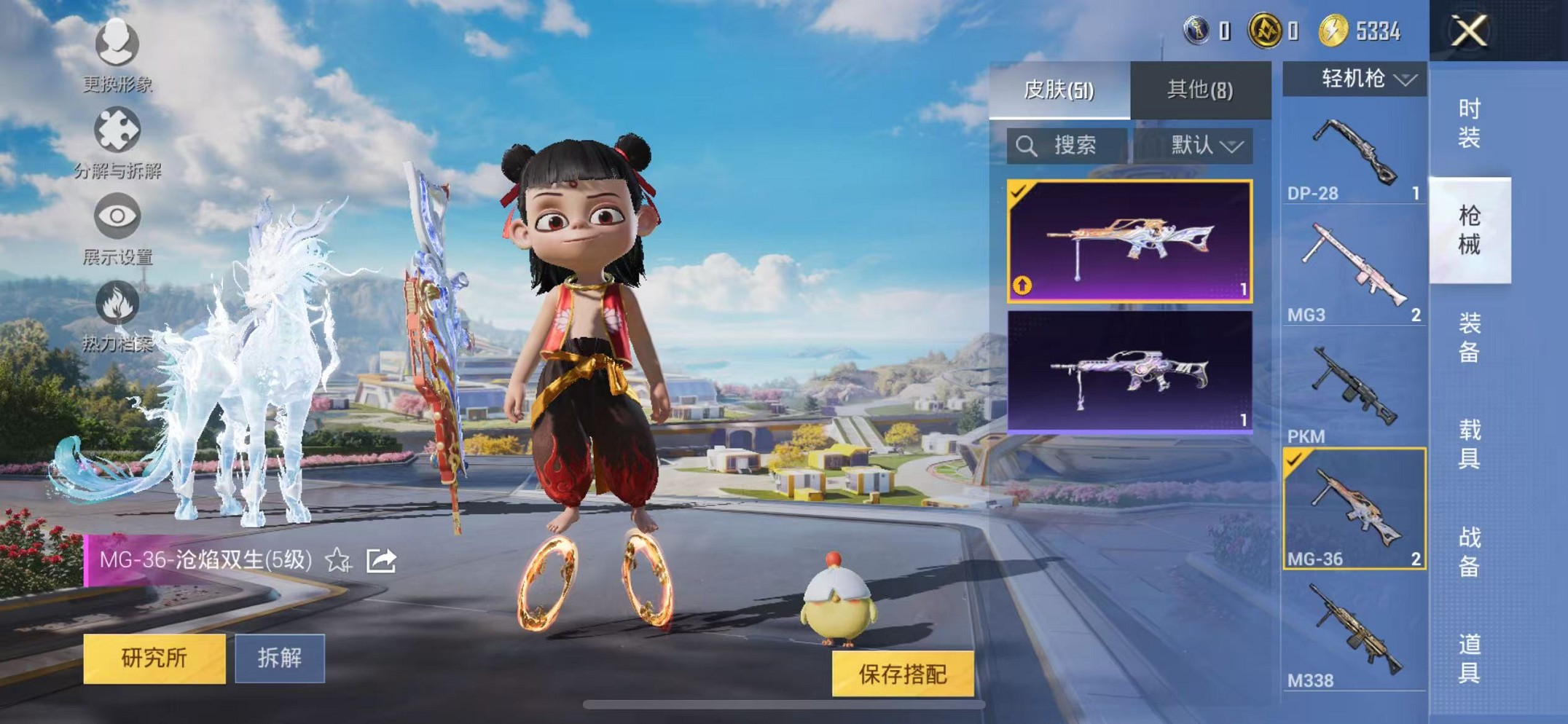Click the share icon beside MG-36 name
The width and height of the screenshot is (1568, 724).
(380, 561)
